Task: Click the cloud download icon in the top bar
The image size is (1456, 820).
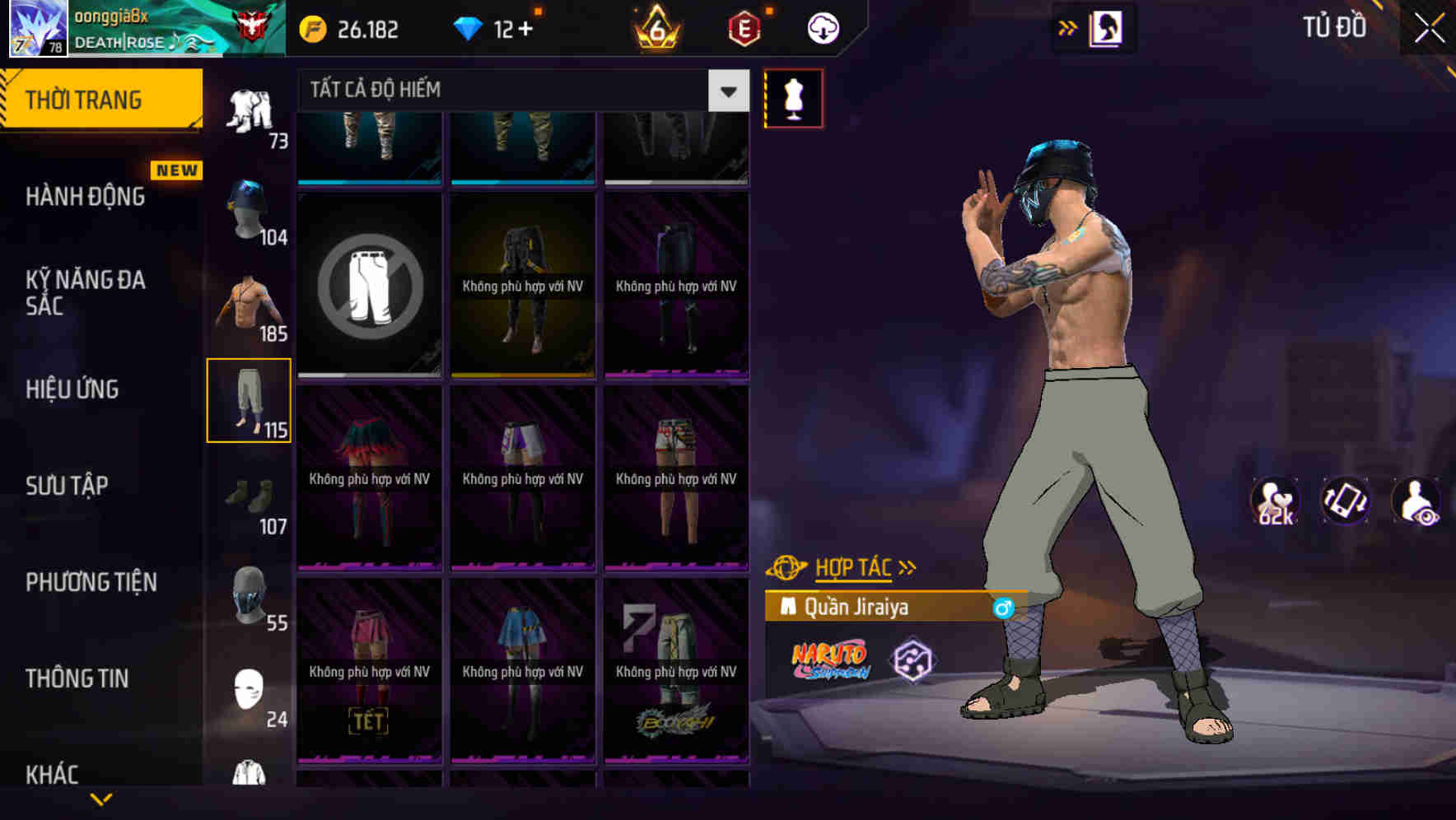Action: [824, 27]
